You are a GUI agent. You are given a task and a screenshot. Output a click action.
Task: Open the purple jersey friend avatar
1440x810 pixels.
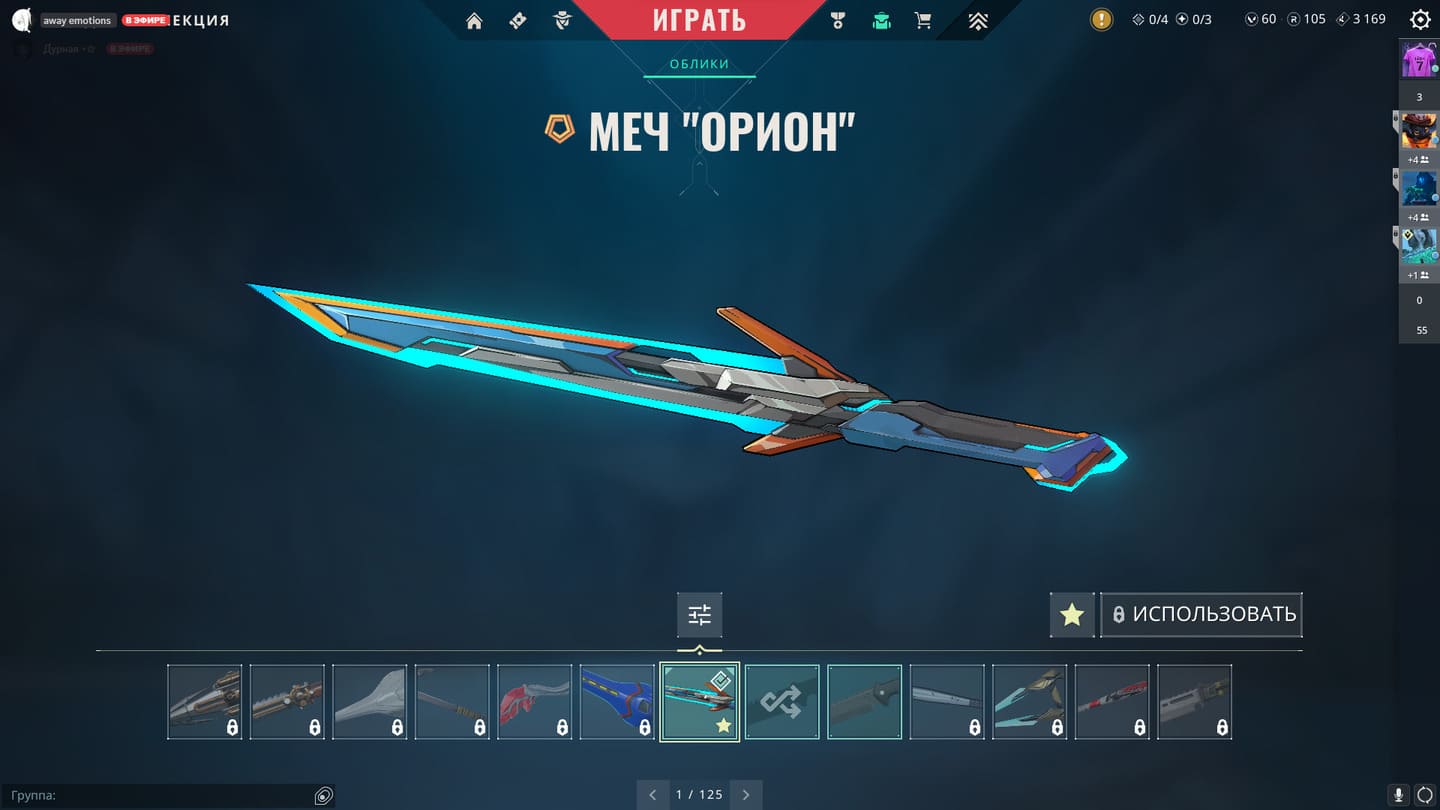pos(1419,60)
